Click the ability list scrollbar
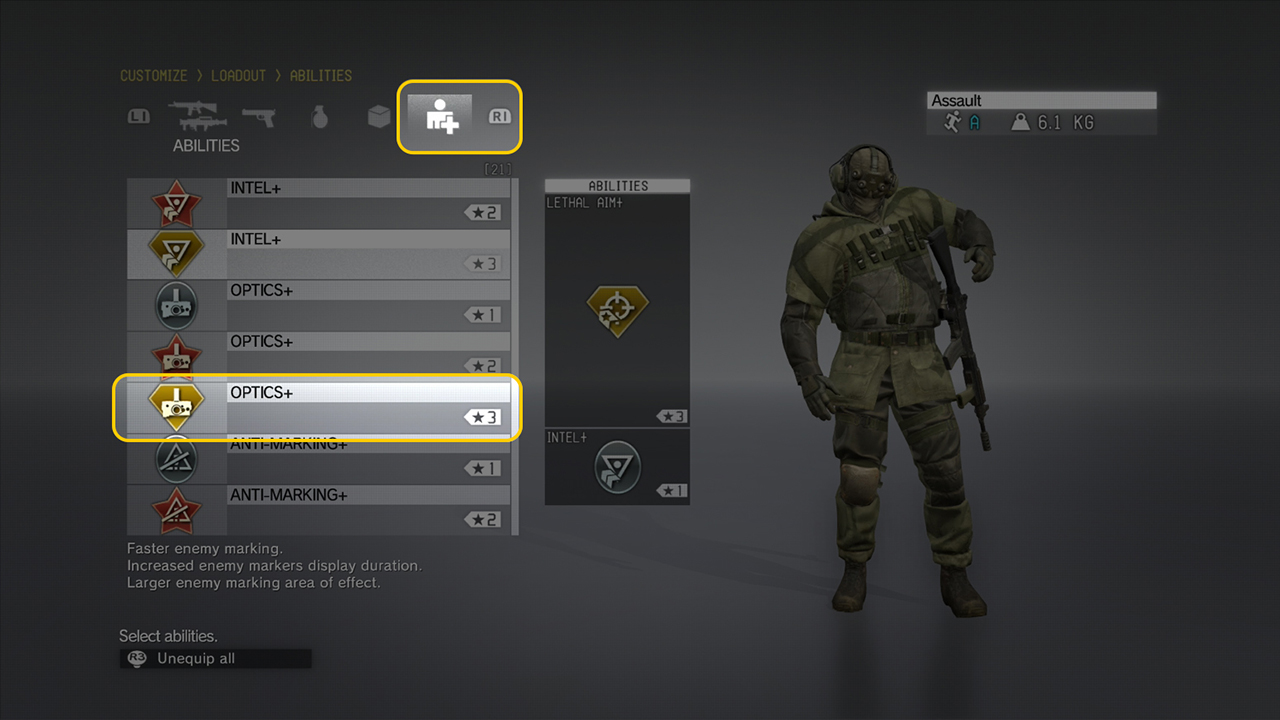Screen dimensions: 1280x720 click(x=515, y=356)
